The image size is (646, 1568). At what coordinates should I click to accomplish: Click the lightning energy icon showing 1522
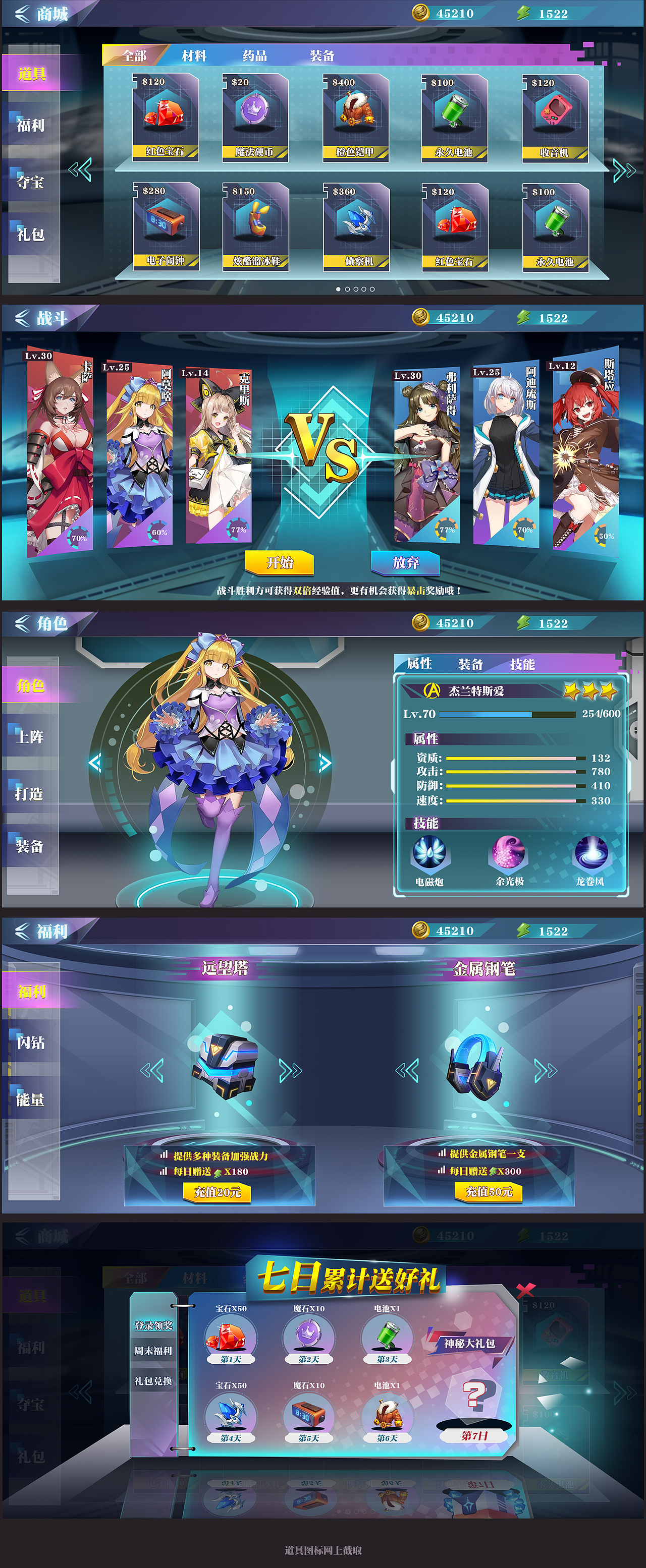[521, 11]
